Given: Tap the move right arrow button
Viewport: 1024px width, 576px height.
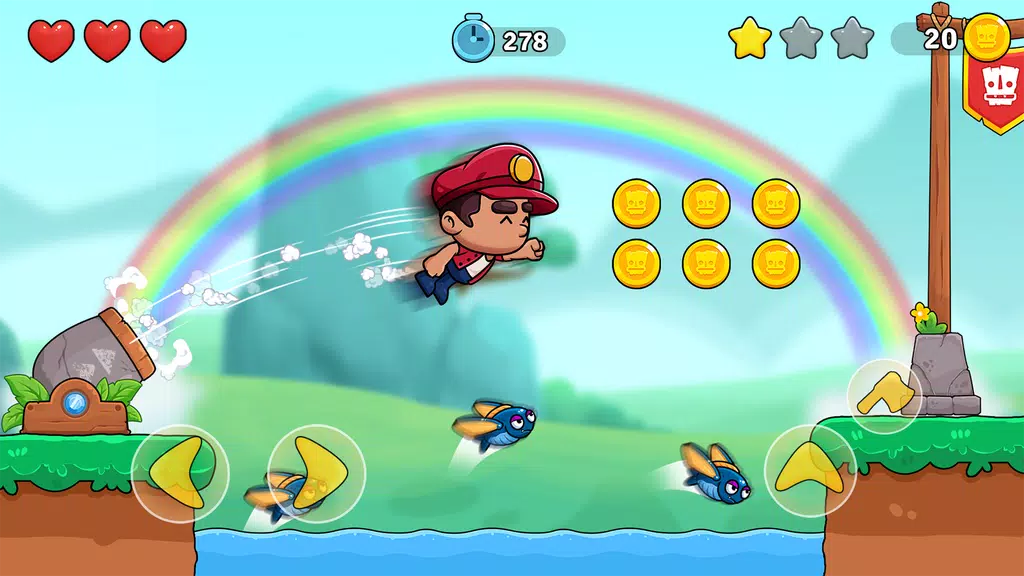Looking at the screenshot, I should 316,473.
